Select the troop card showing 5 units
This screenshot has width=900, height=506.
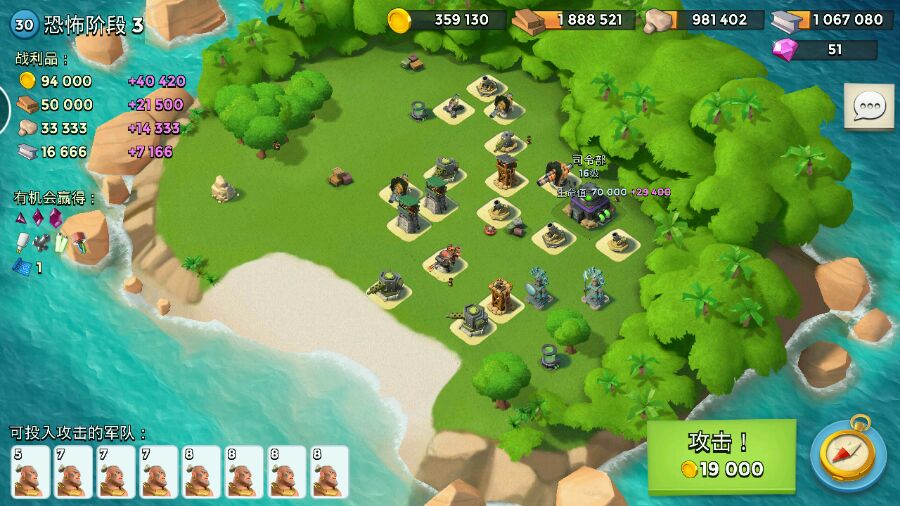(30, 472)
